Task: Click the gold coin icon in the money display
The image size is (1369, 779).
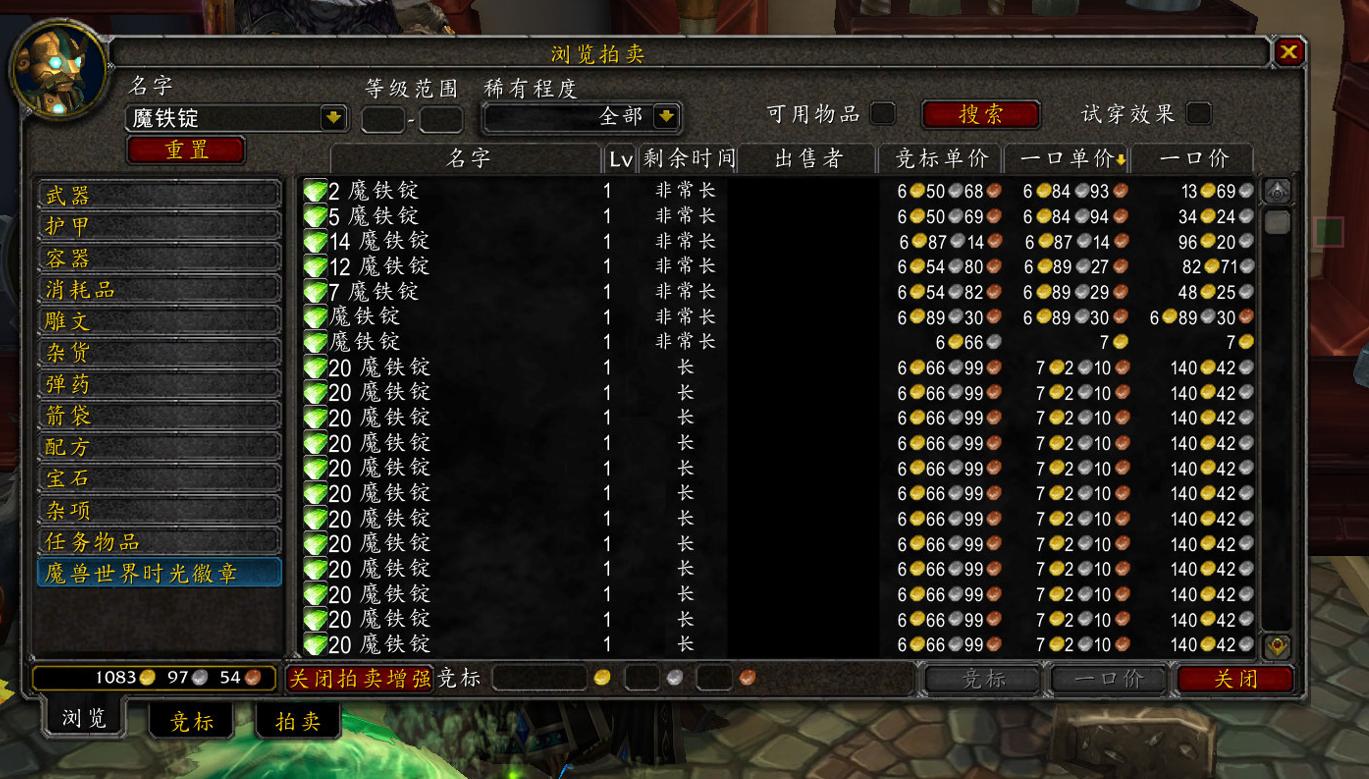Action: pyautogui.click(x=146, y=677)
